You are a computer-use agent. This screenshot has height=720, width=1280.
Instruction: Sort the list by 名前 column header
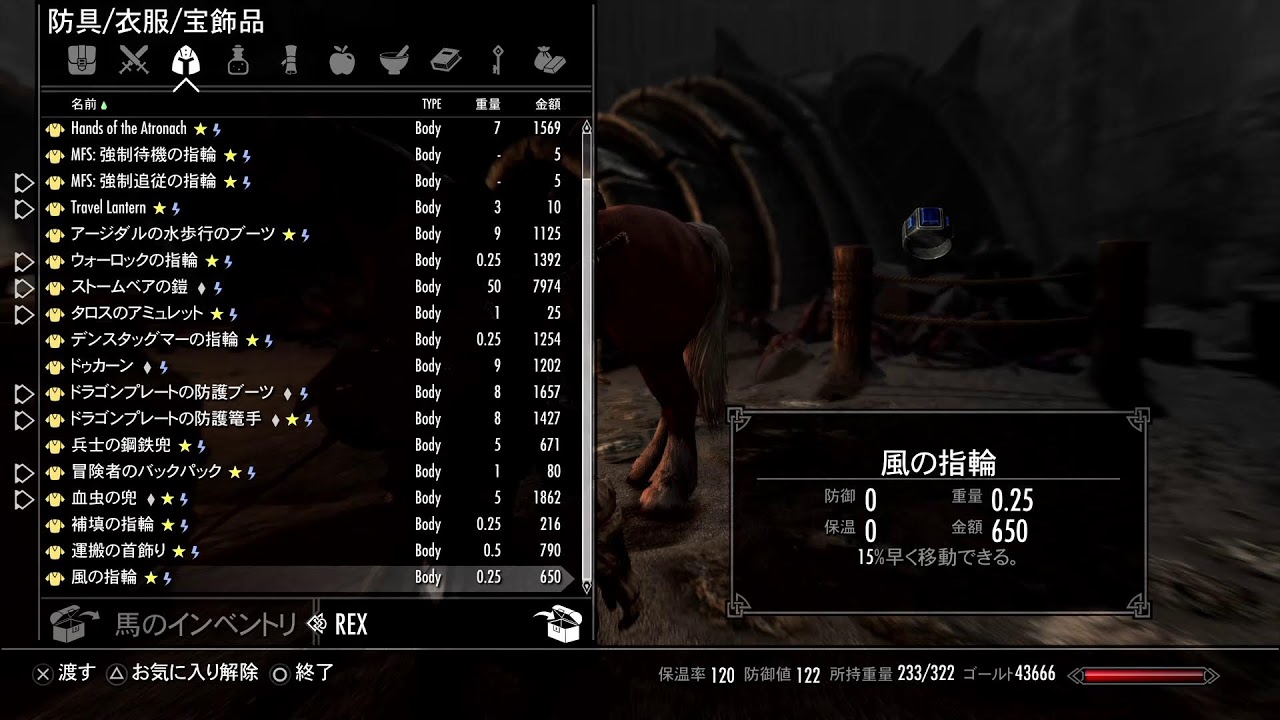84,104
